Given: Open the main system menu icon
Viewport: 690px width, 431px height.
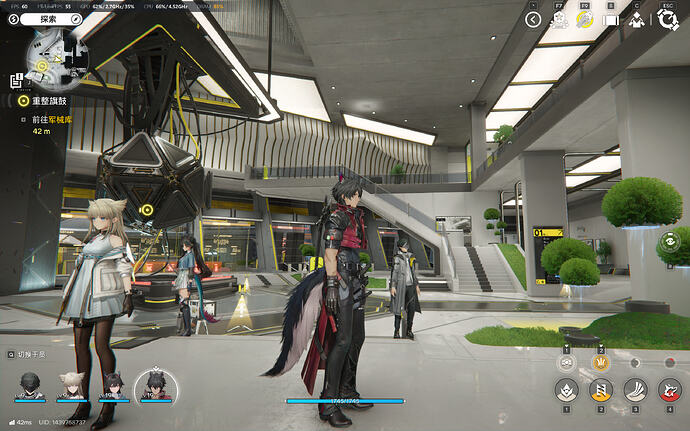Looking at the screenshot, I should tap(667, 19).
